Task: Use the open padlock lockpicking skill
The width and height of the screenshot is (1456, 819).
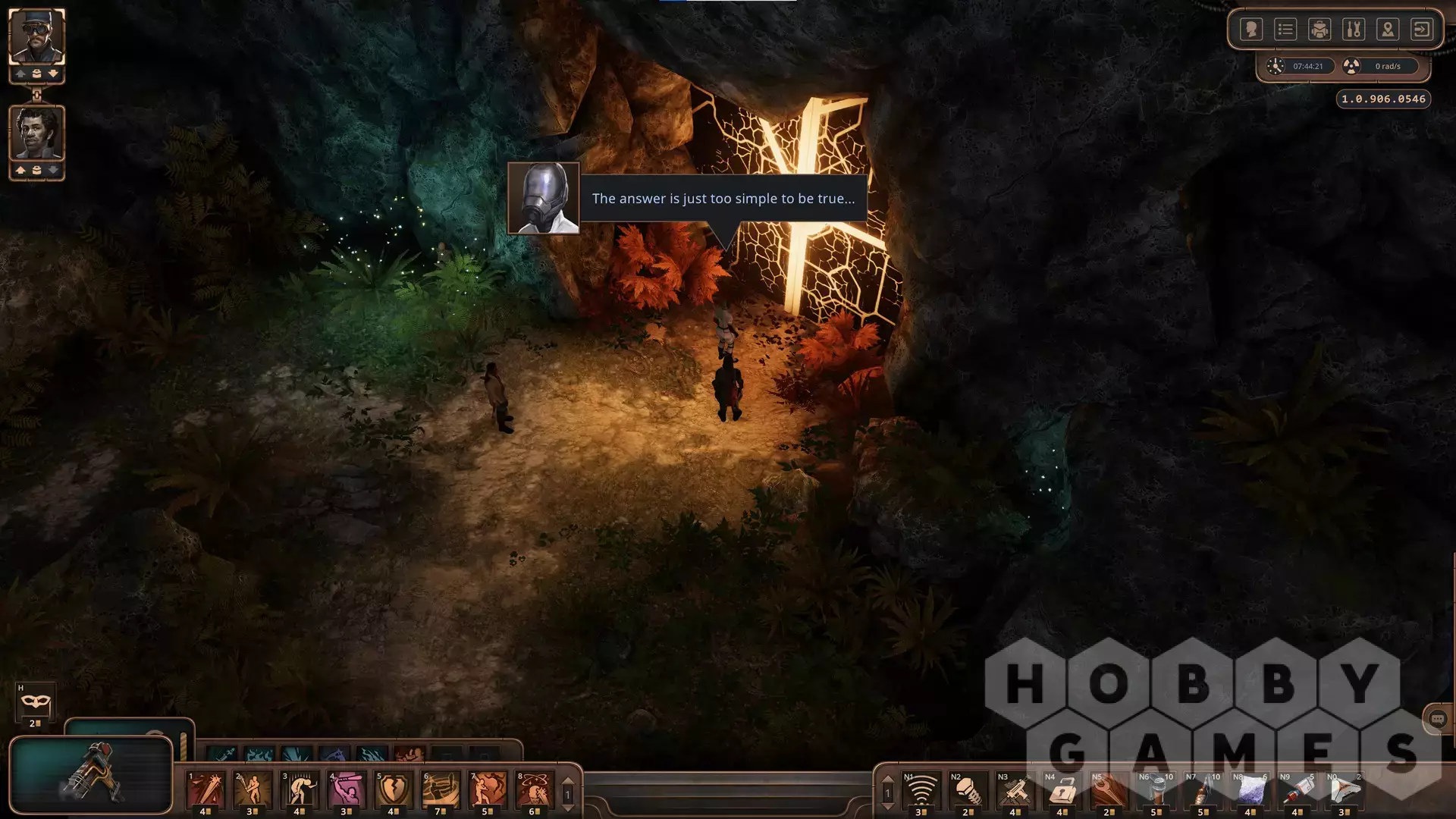Action: [x=1062, y=790]
